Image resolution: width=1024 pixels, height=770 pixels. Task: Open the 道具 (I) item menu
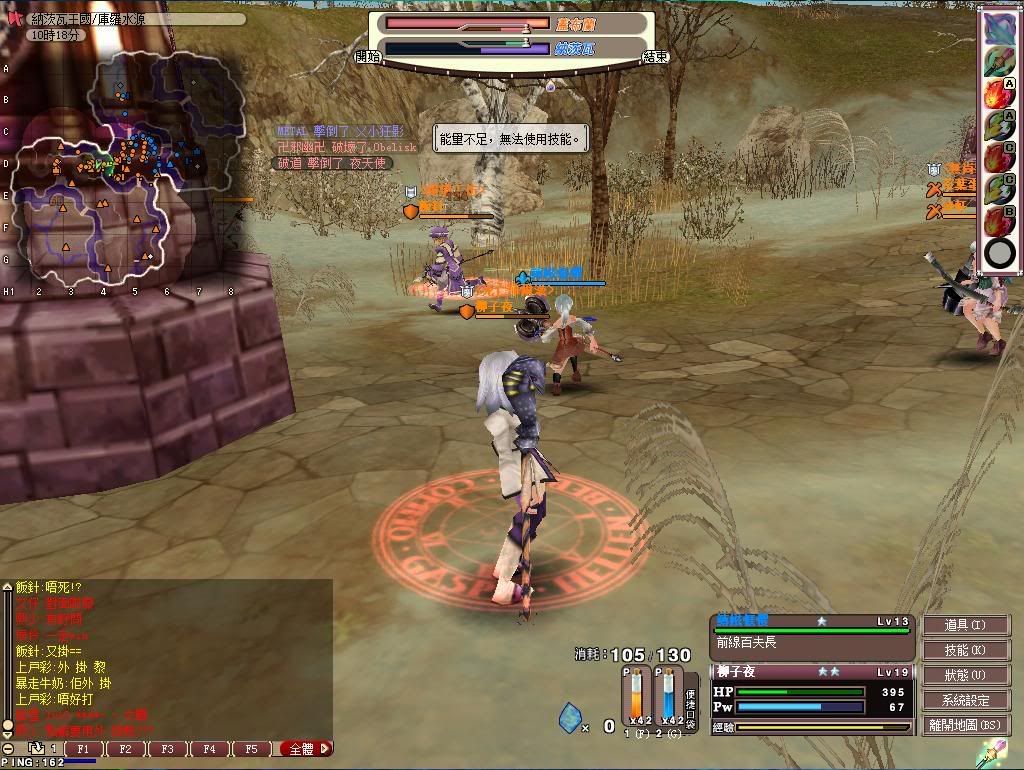[964, 625]
